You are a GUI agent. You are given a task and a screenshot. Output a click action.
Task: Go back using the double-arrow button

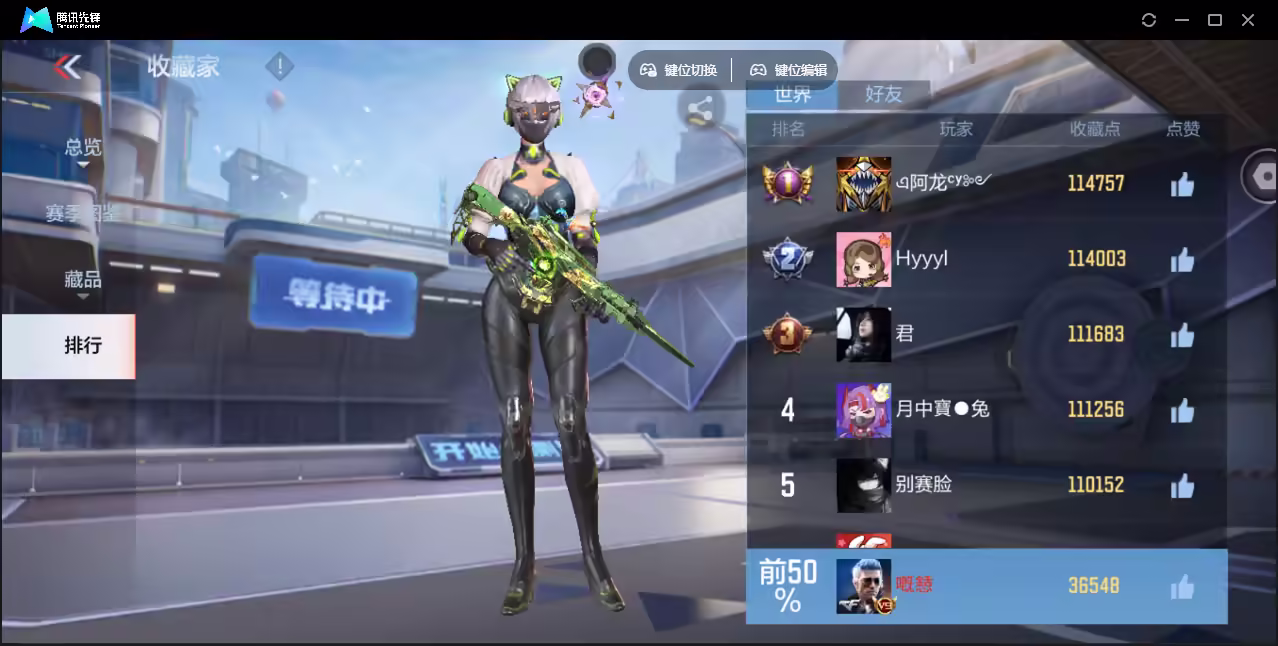point(68,67)
